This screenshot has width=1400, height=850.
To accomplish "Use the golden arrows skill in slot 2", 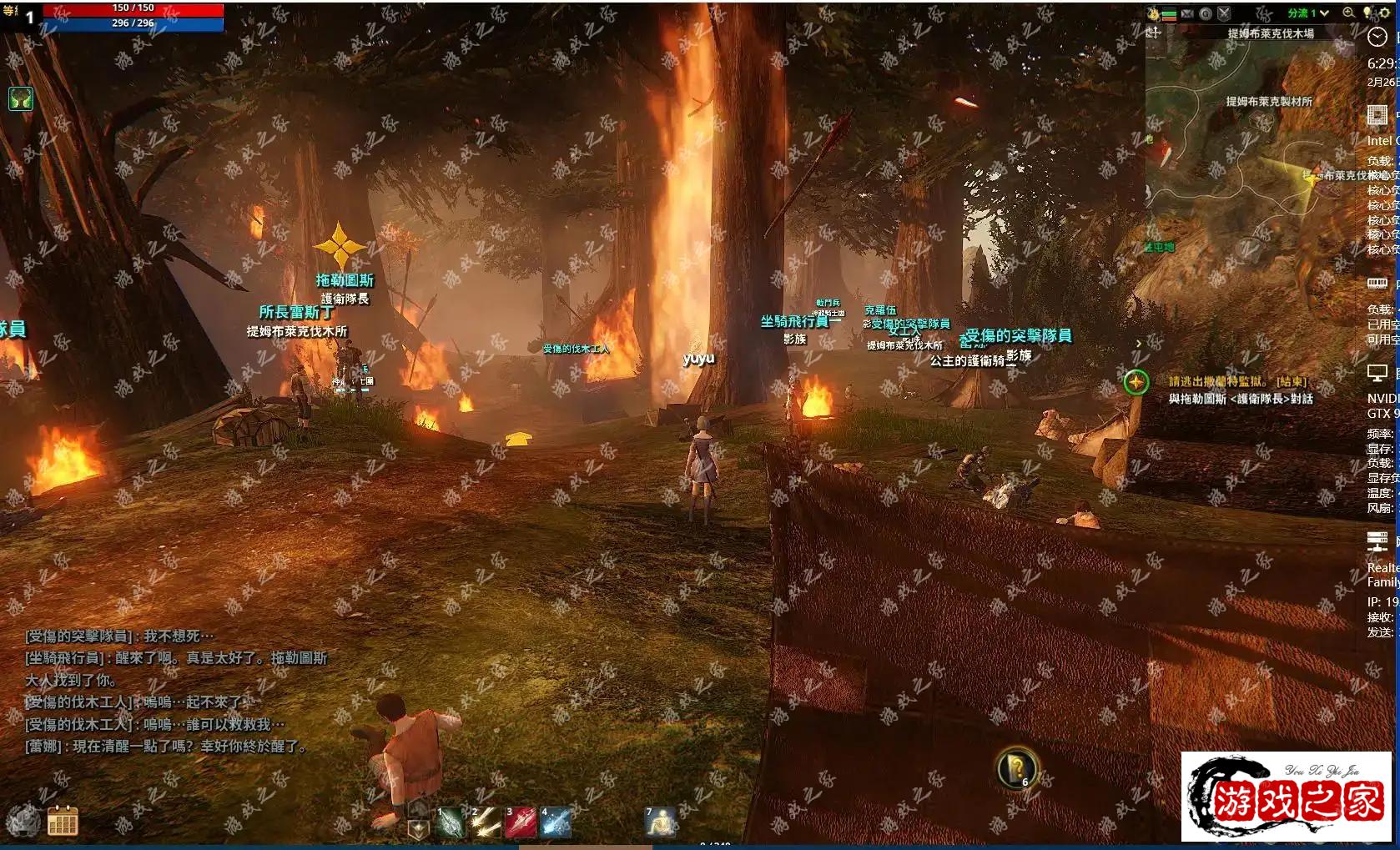I will pos(485,822).
